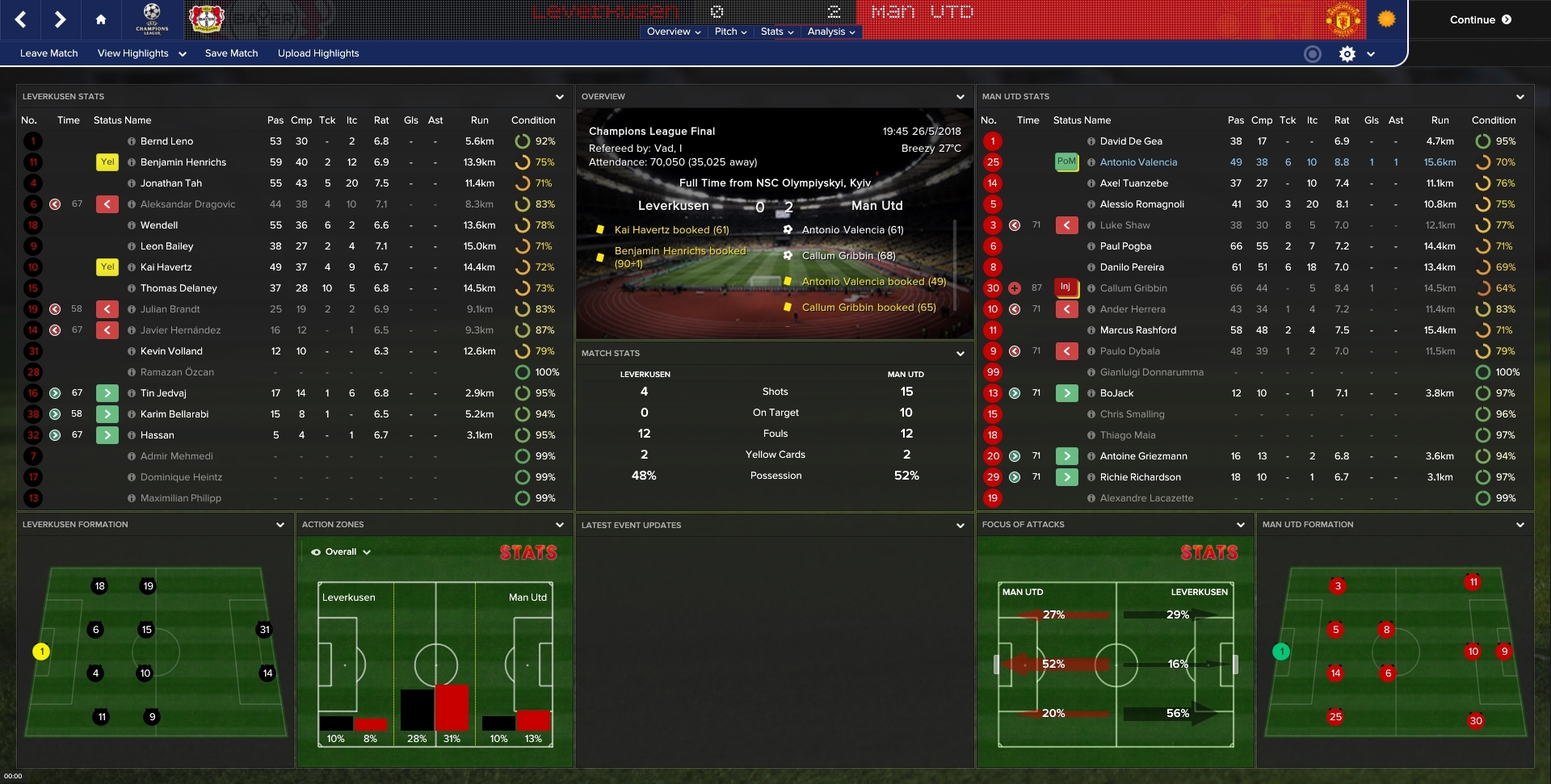Click the Upload Highlights link
Screen dimensions: 1551x784
[x=318, y=53]
